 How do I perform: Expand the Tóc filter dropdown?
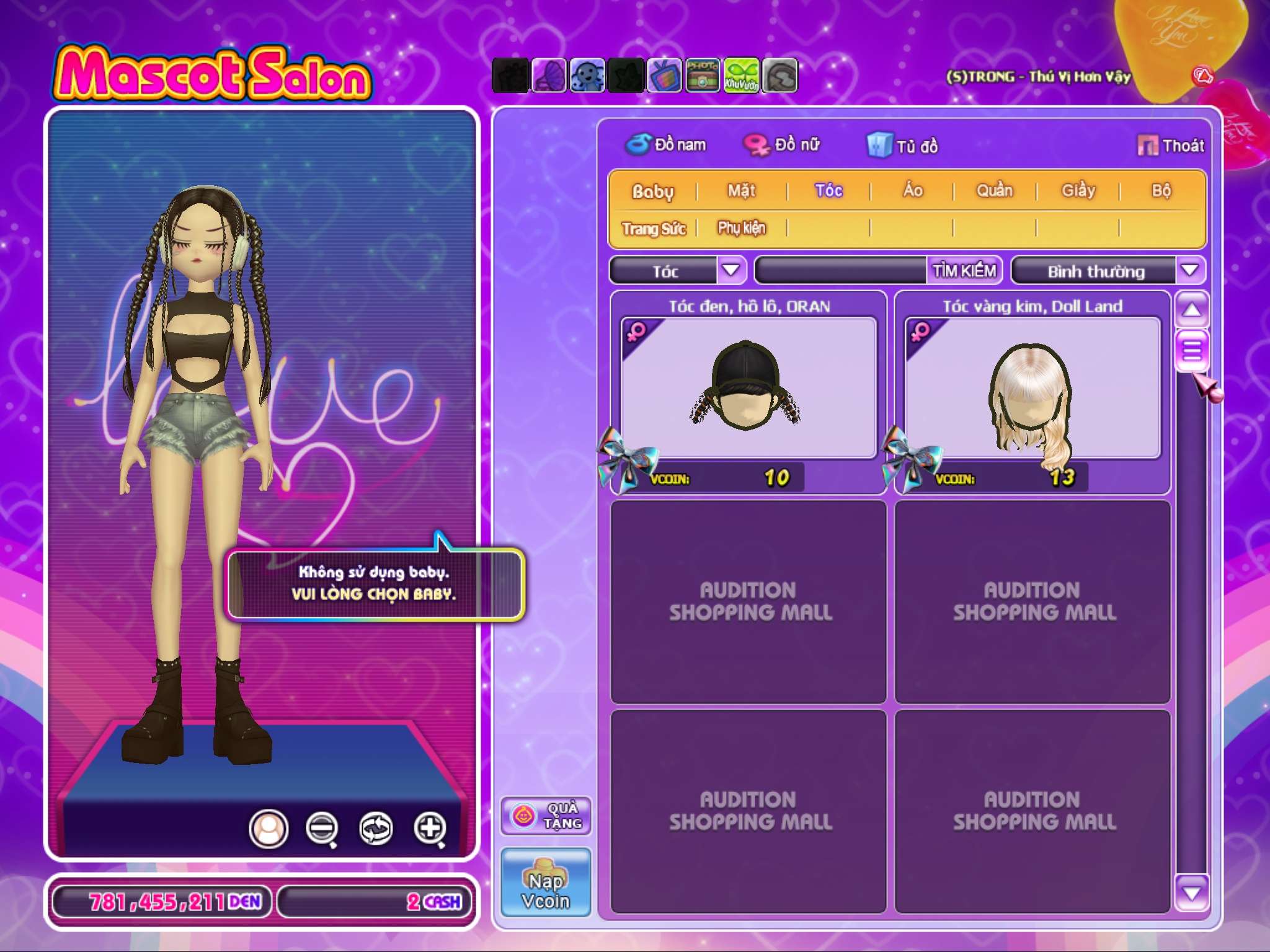(731, 271)
